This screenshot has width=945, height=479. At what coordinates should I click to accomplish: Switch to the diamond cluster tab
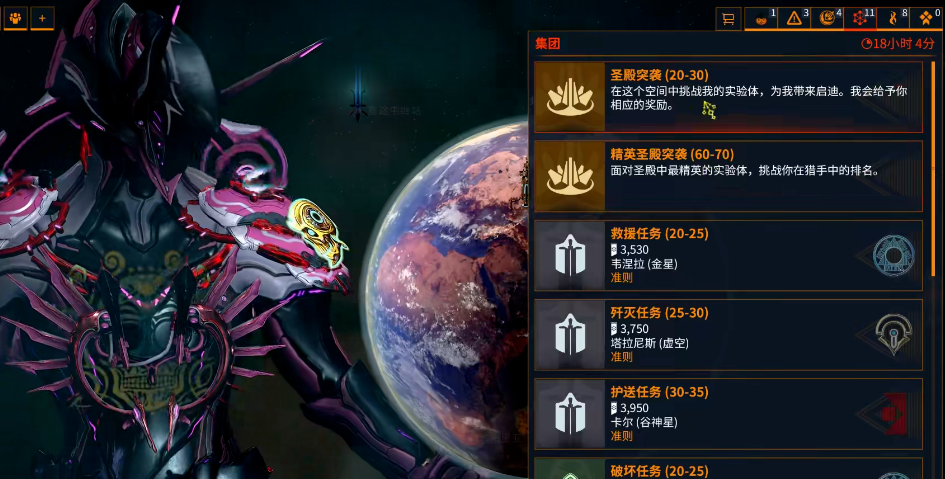pos(927,18)
